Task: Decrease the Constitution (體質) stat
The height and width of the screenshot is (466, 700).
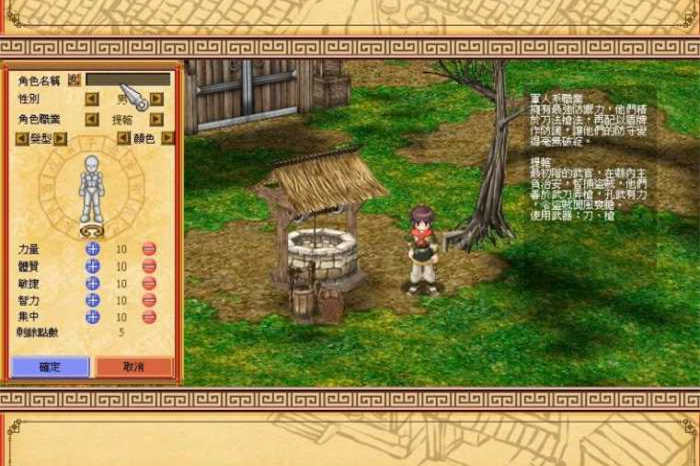Action: pos(149,266)
